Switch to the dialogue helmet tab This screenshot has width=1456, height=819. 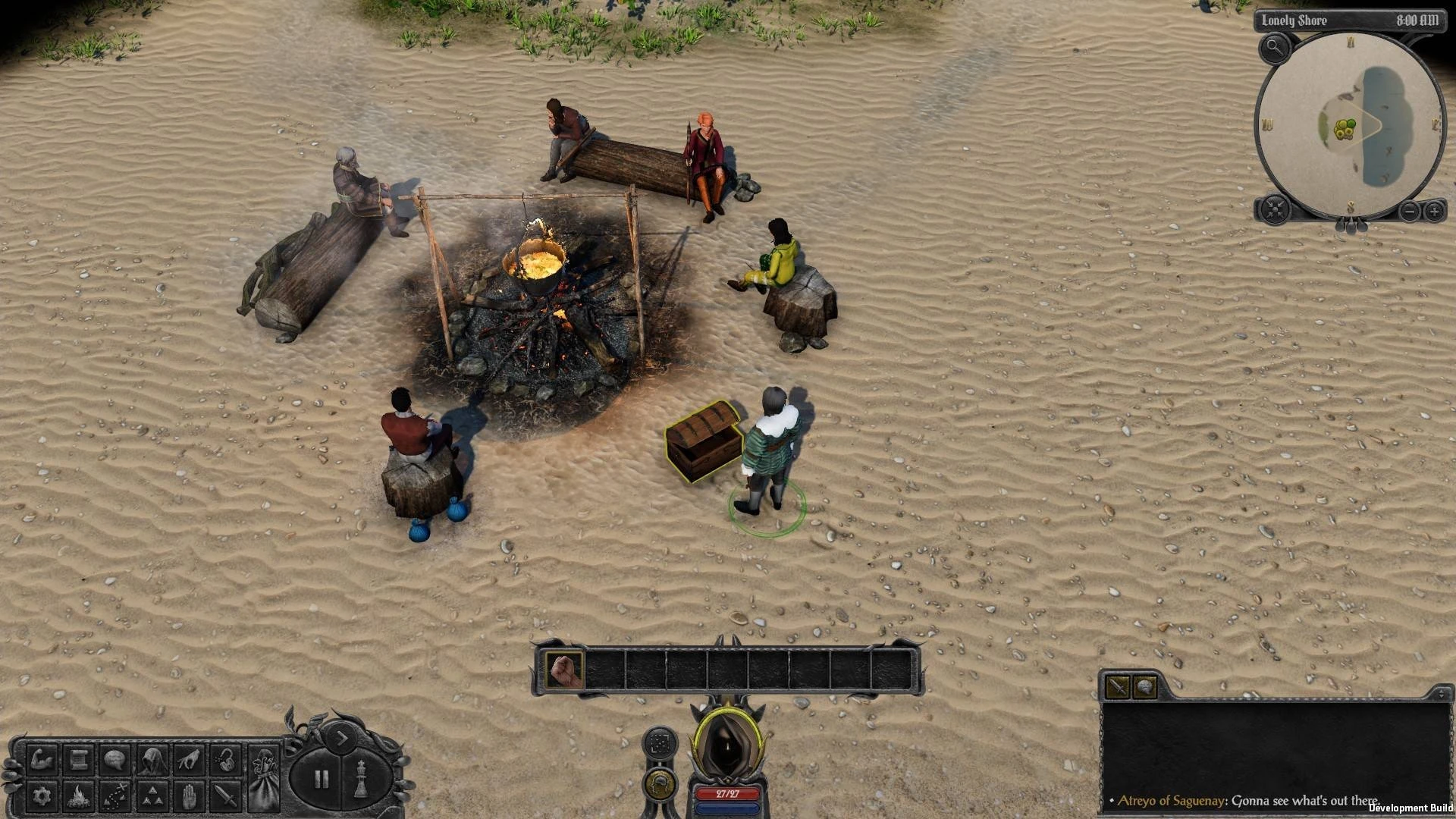pyautogui.click(x=1144, y=686)
